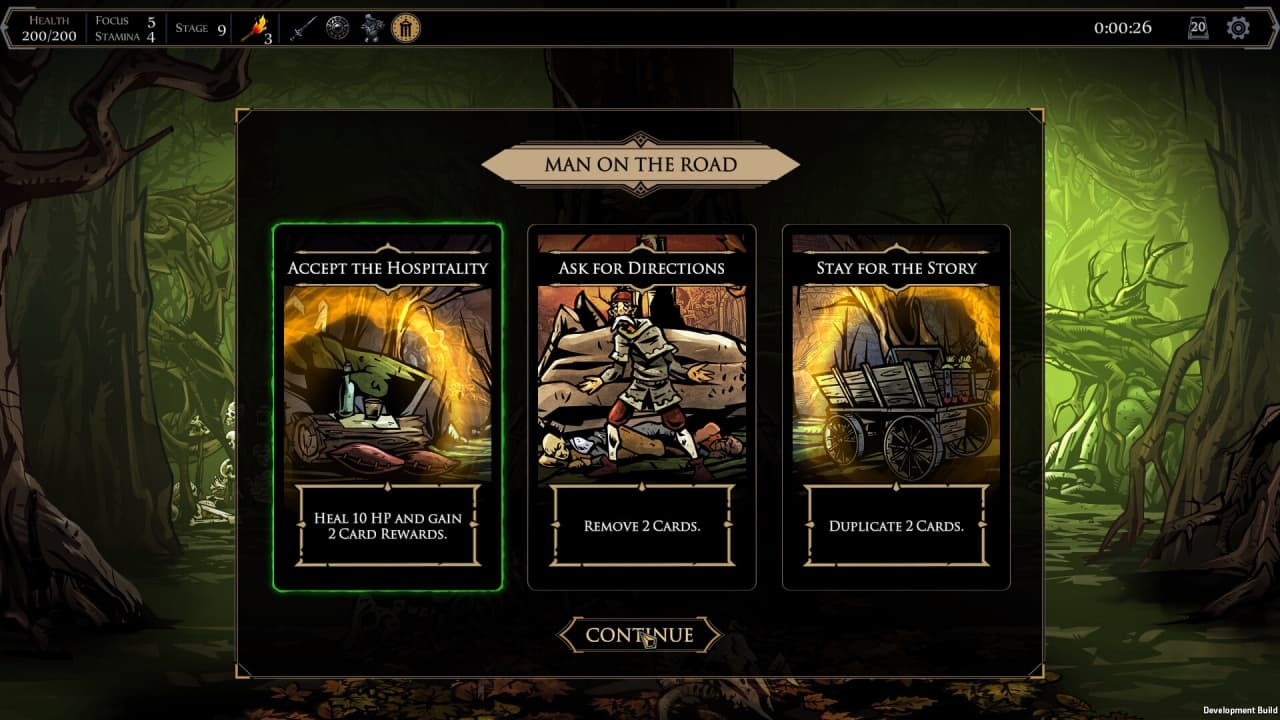The image size is (1280, 720).
Task: Open the settings gear
Action: click(1238, 28)
